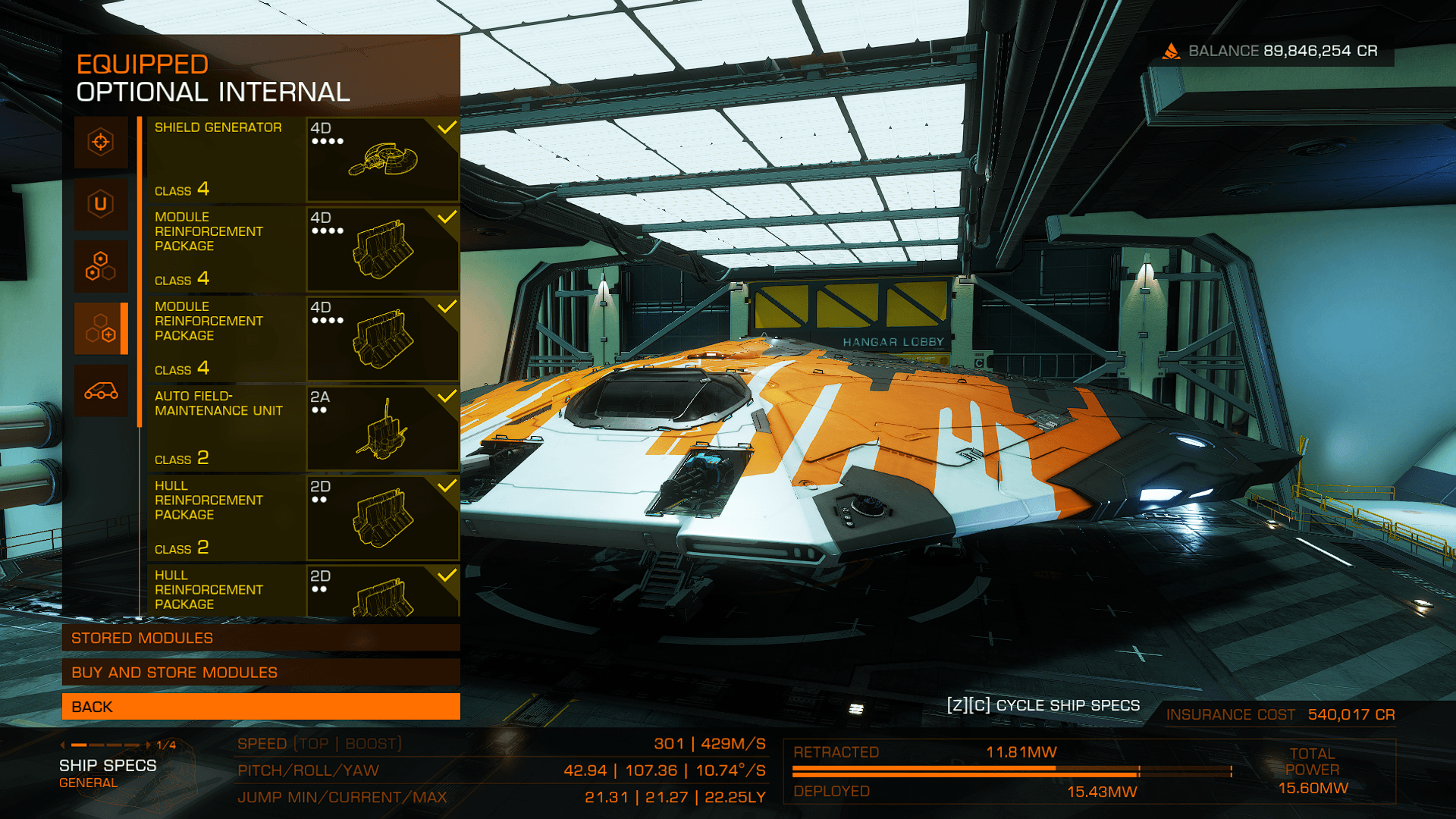The image size is (1456, 819).
Task: Open the core internal hexagons category
Action: point(101,266)
